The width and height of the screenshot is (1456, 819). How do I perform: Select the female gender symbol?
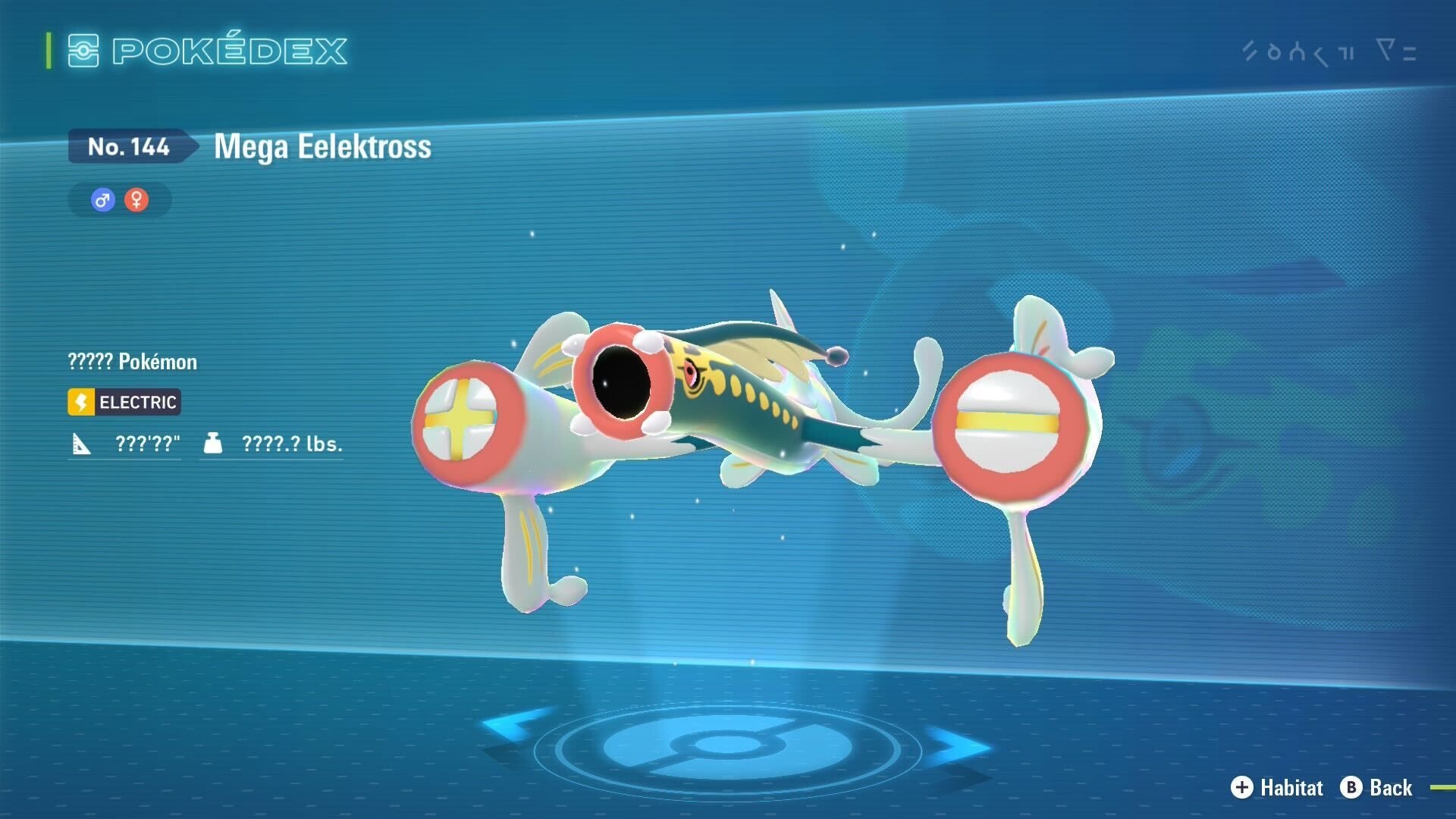coord(136,200)
